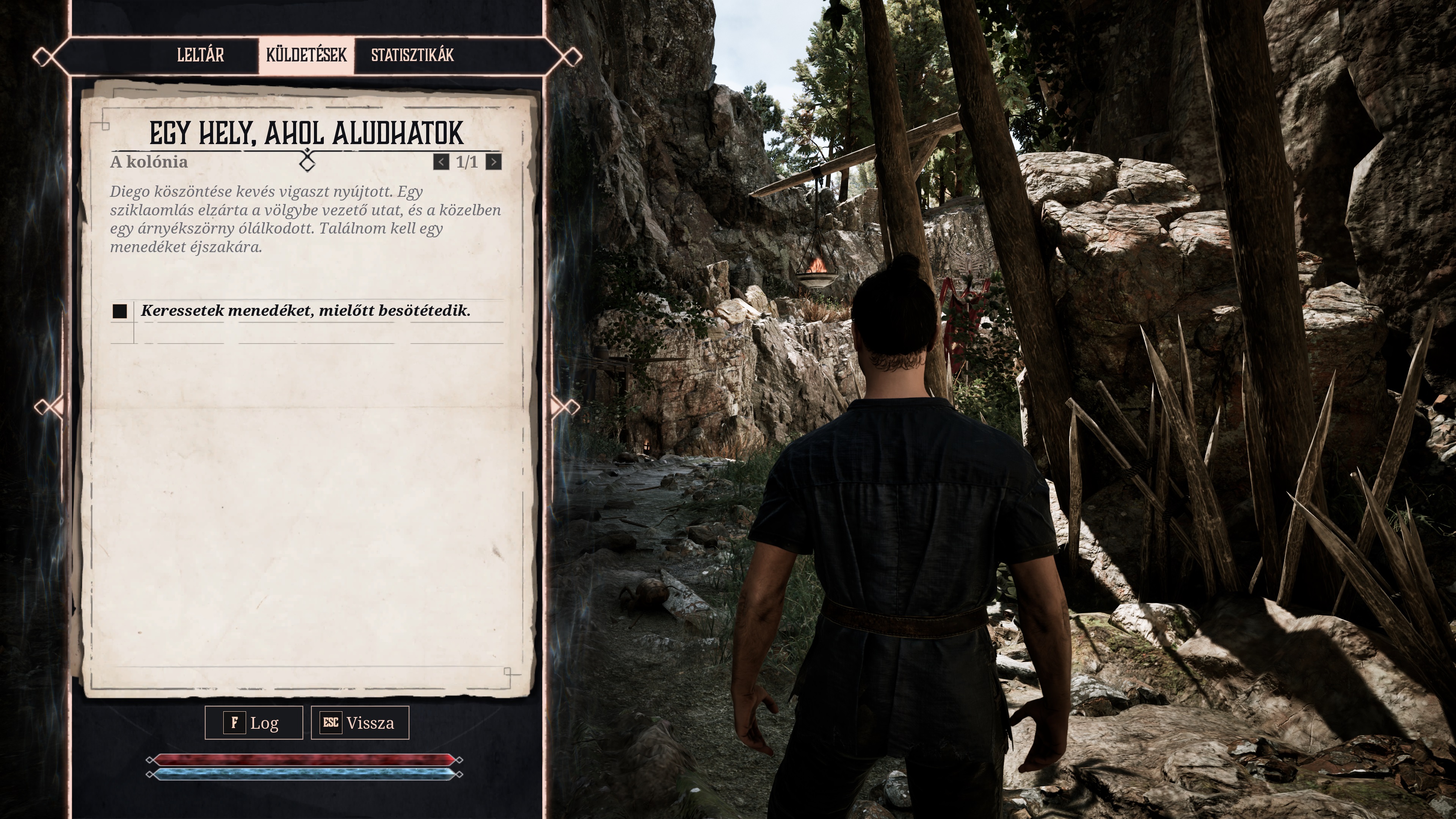The image size is (1456, 819).
Task: Go to the previous quest page arrow
Action: pos(441,162)
